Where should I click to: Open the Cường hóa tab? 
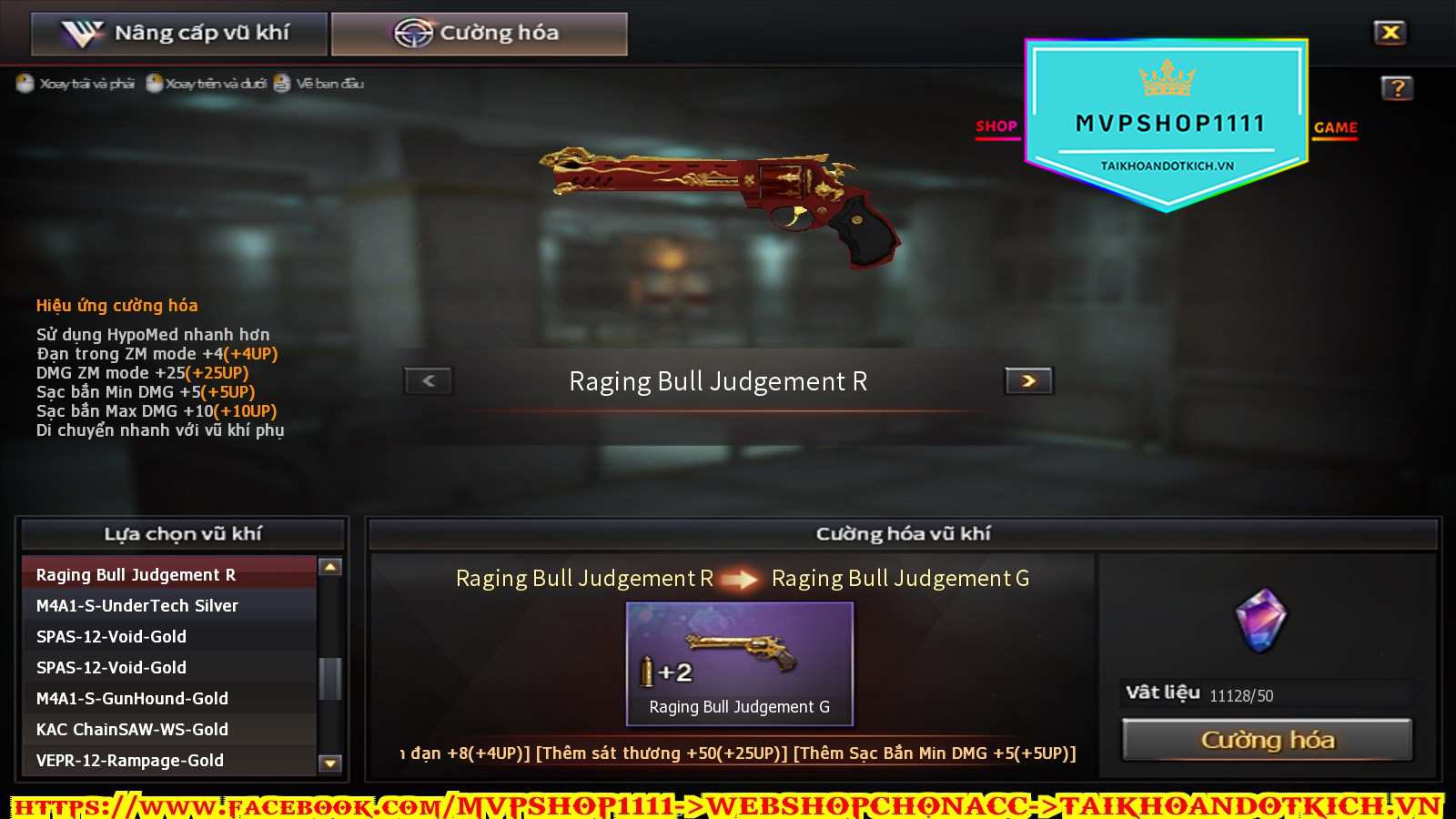point(479,34)
